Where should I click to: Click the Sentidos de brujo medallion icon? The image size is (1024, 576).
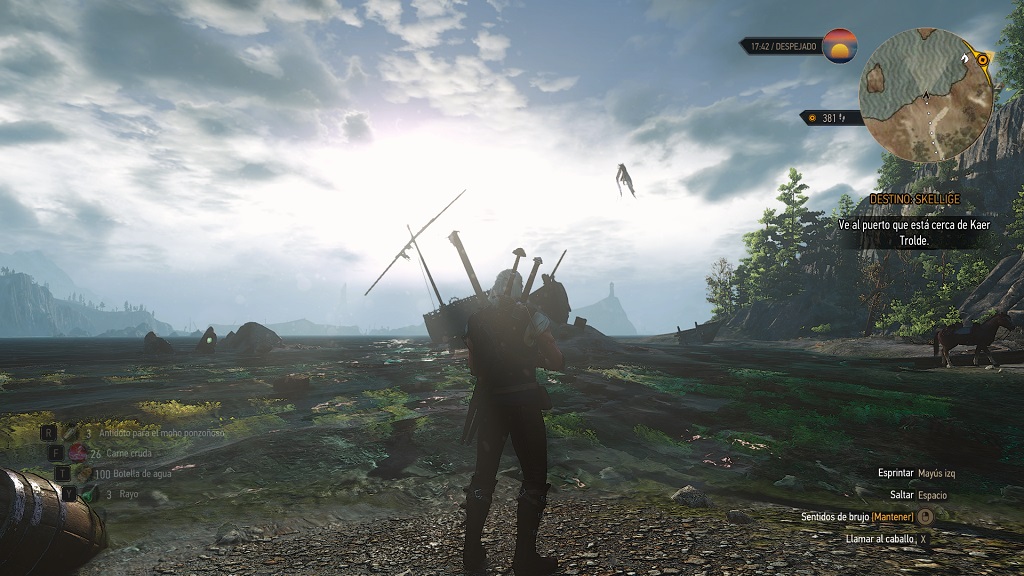tap(925, 517)
